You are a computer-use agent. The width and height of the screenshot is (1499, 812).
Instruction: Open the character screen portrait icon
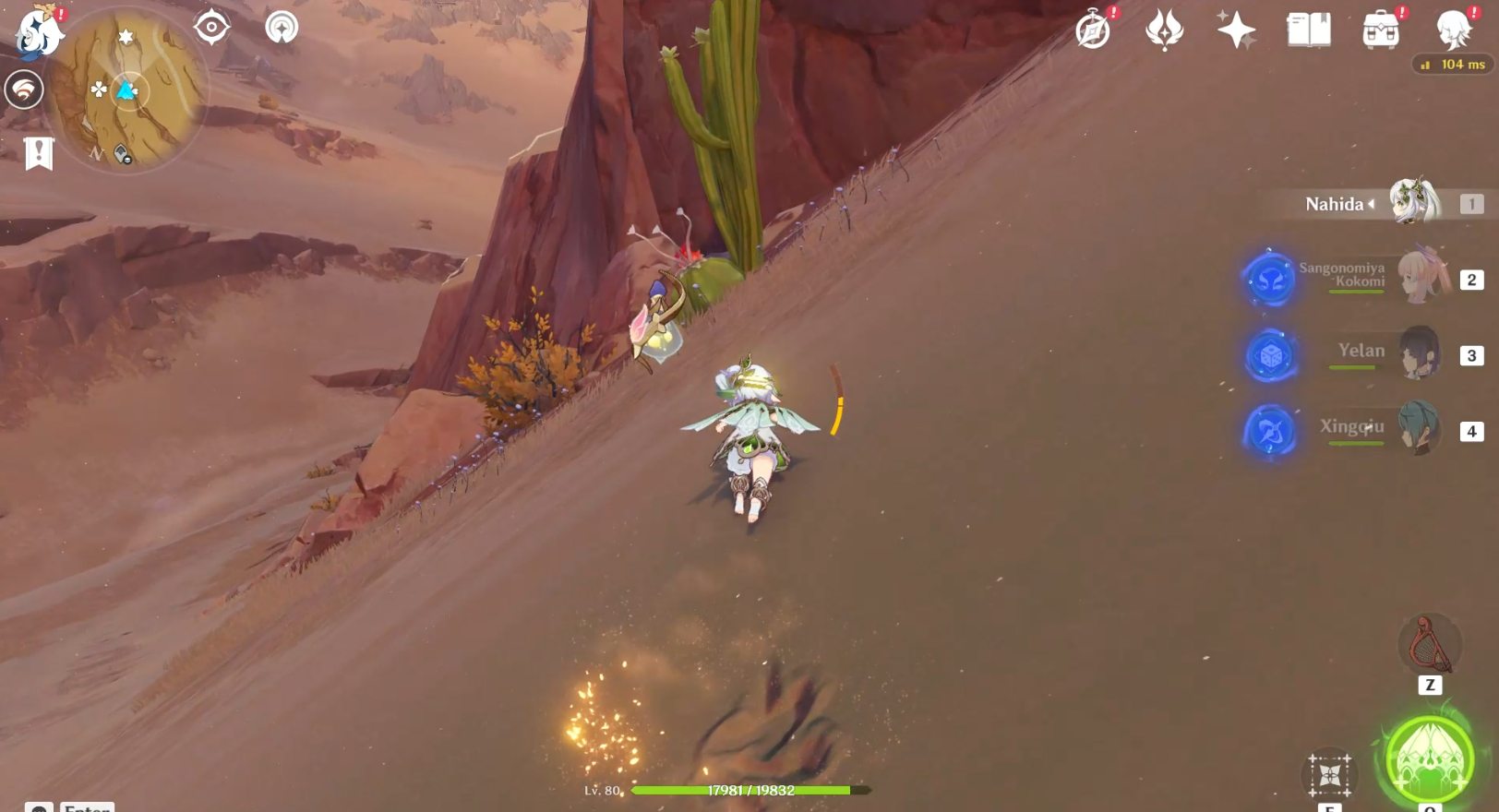1452,30
